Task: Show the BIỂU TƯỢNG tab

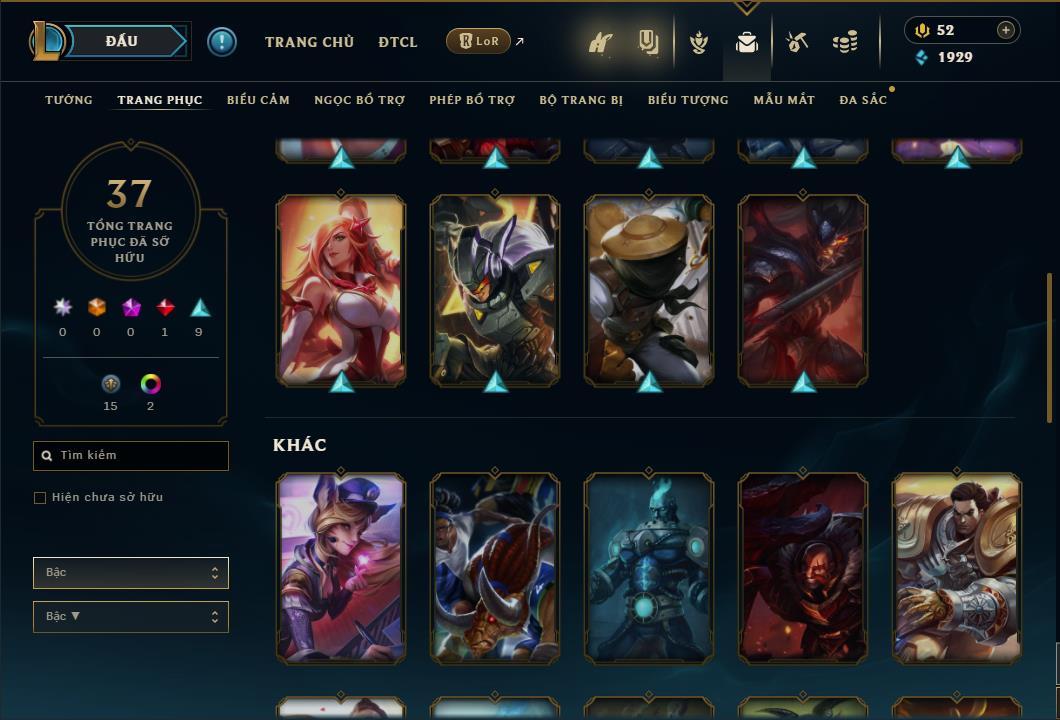Action: [688, 100]
